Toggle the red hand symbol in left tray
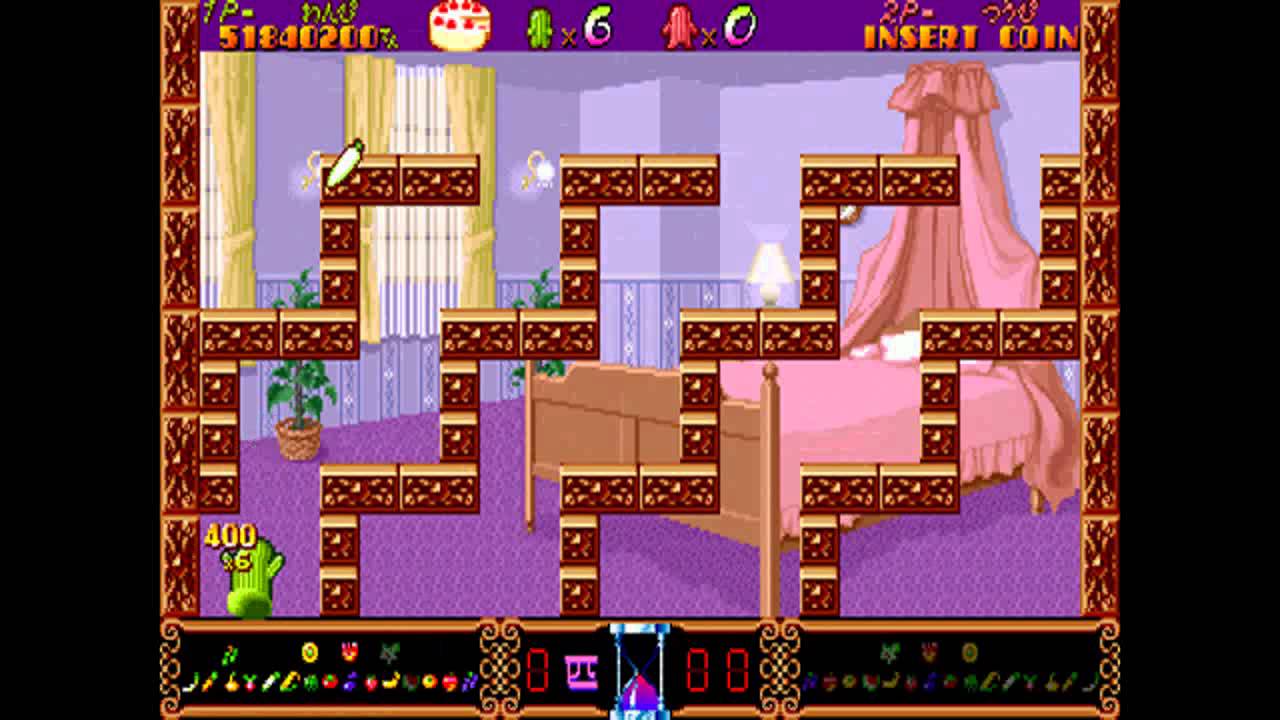 click(x=350, y=652)
